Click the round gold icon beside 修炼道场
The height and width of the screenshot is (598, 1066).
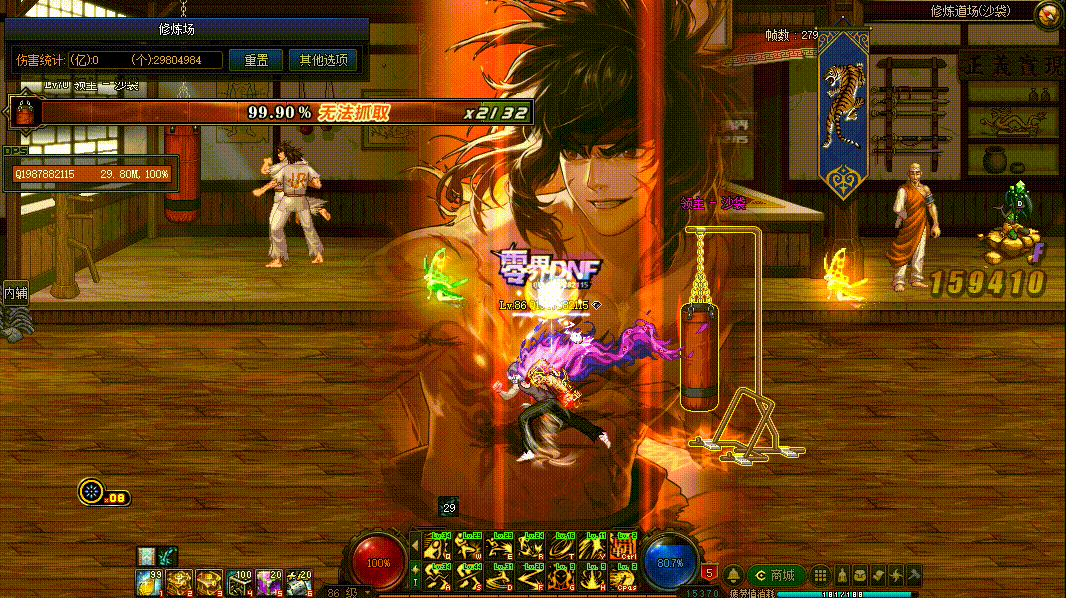click(1048, 14)
